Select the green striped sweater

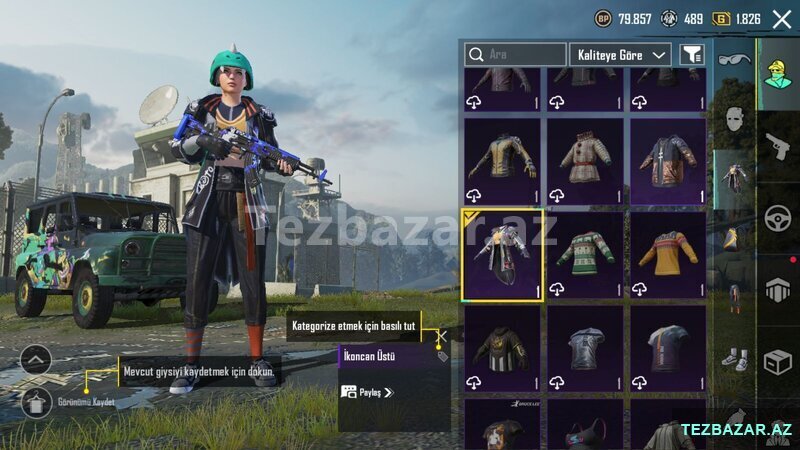coord(585,254)
